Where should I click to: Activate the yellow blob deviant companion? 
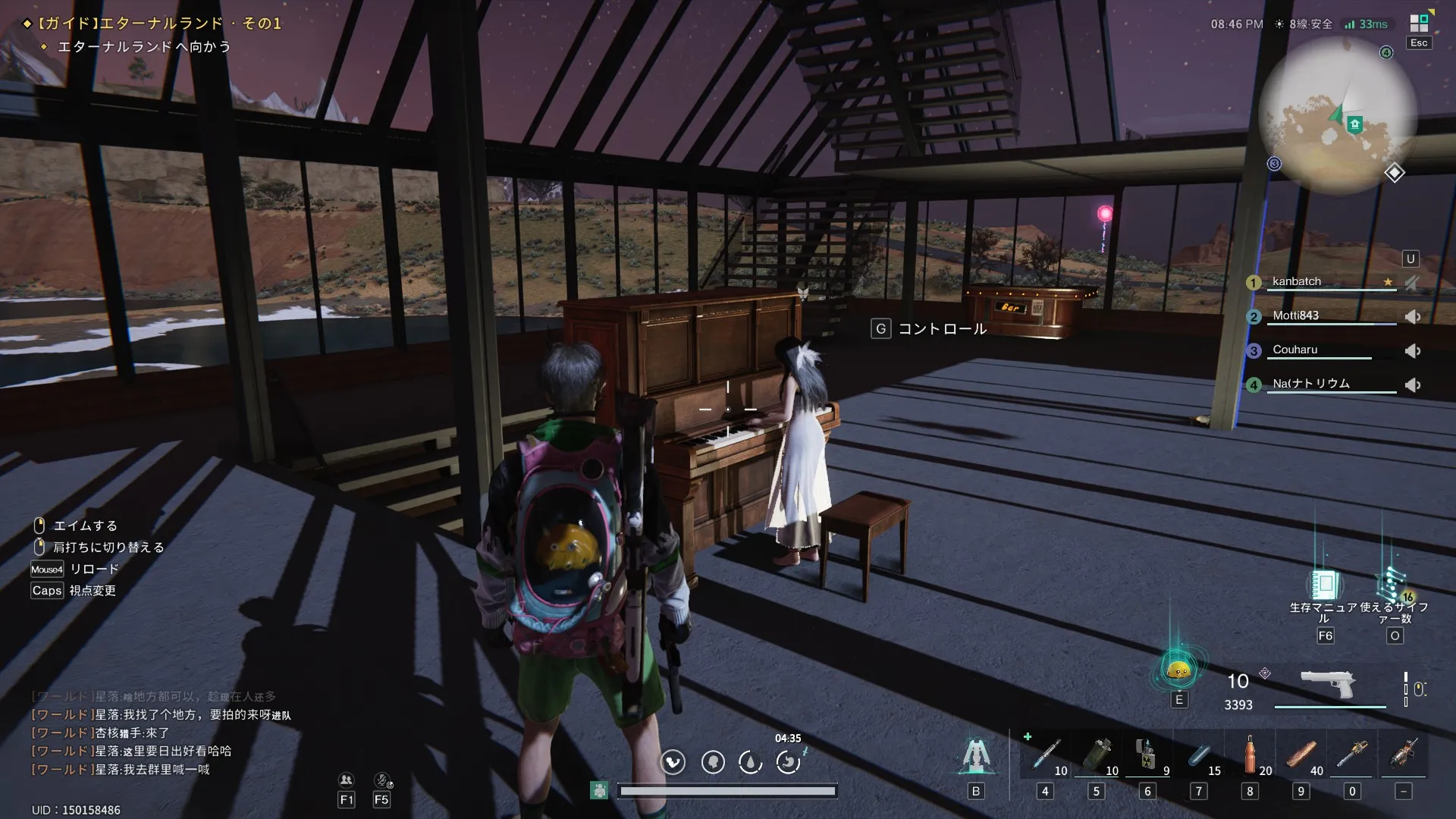coord(1178,670)
